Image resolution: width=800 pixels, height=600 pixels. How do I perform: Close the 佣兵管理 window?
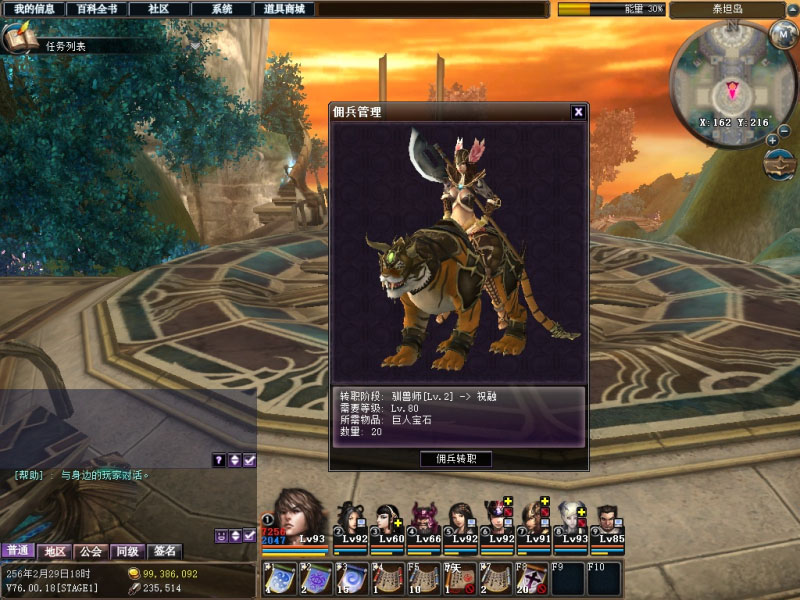[578, 112]
